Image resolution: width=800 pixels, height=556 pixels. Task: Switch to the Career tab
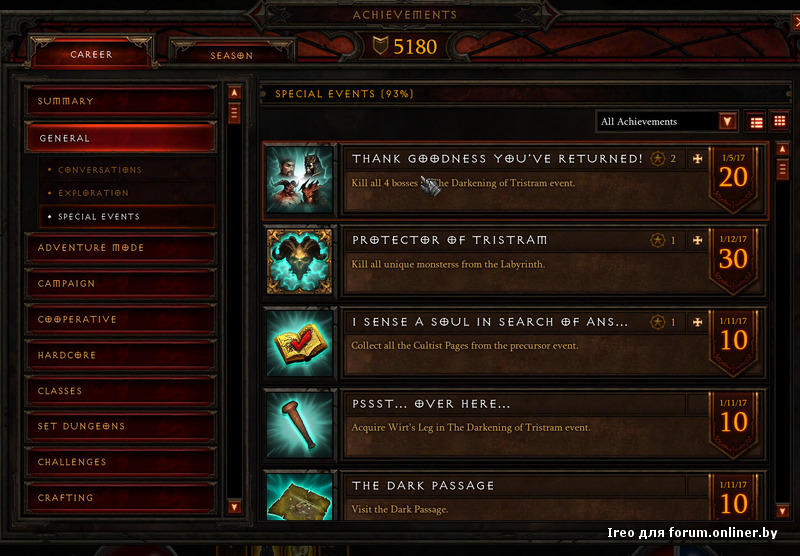[x=91, y=54]
